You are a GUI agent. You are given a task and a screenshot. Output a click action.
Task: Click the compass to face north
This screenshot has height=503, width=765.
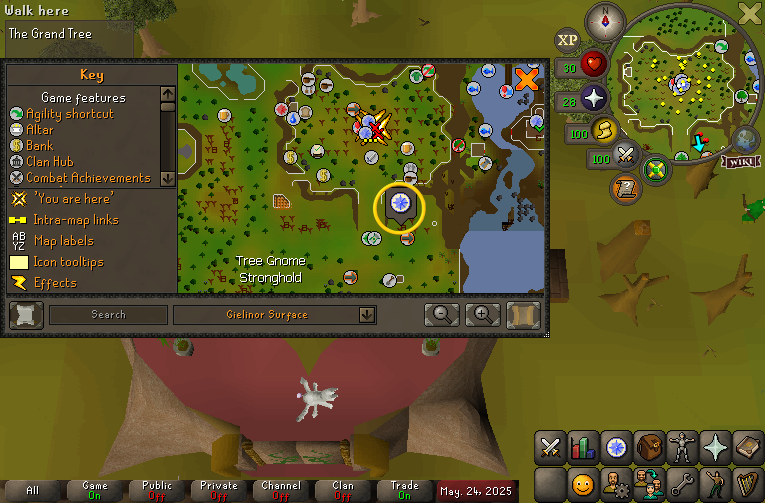[603, 18]
